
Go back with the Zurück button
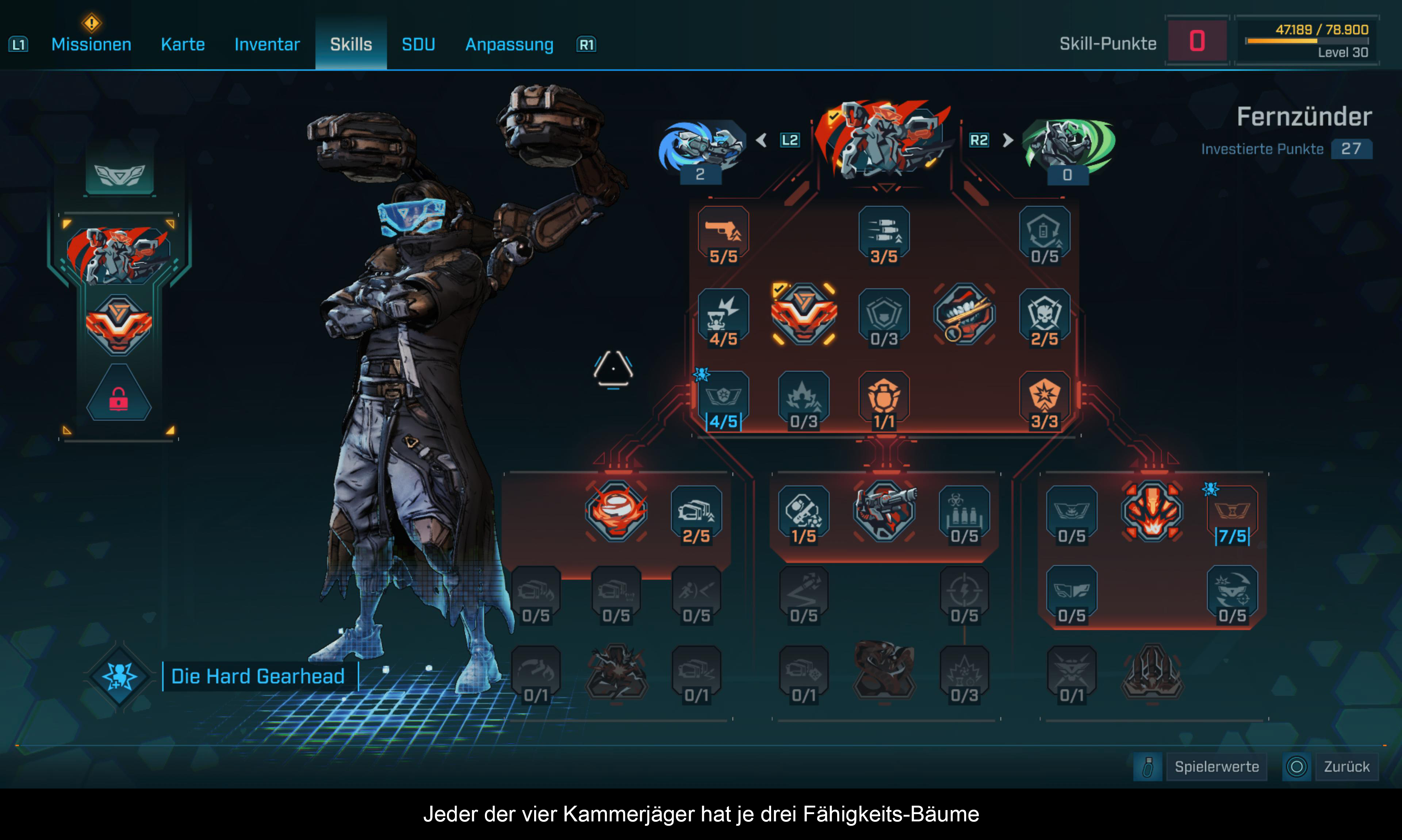(1346, 766)
